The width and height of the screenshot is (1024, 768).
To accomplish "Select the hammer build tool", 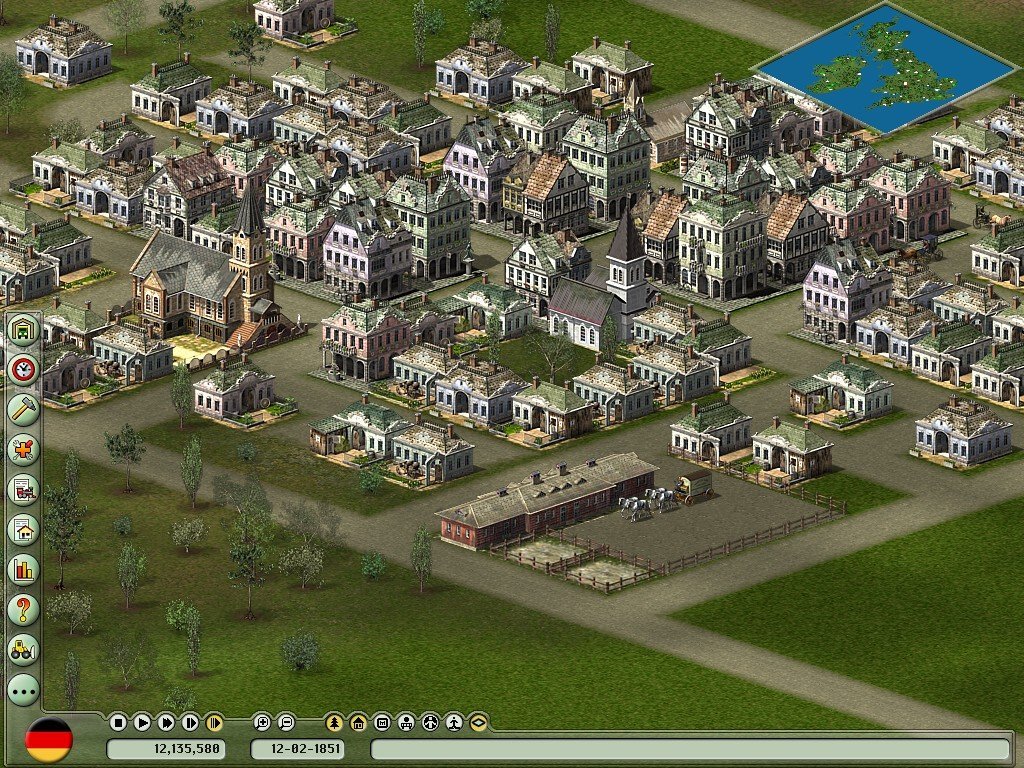I will tap(22, 409).
